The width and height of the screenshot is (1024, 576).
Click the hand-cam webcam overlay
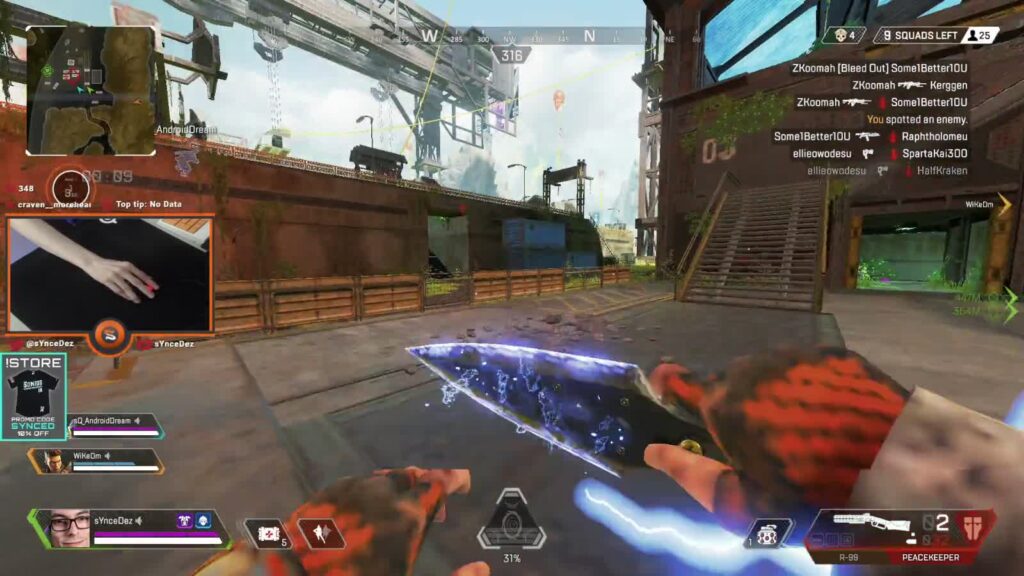point(110,275)
